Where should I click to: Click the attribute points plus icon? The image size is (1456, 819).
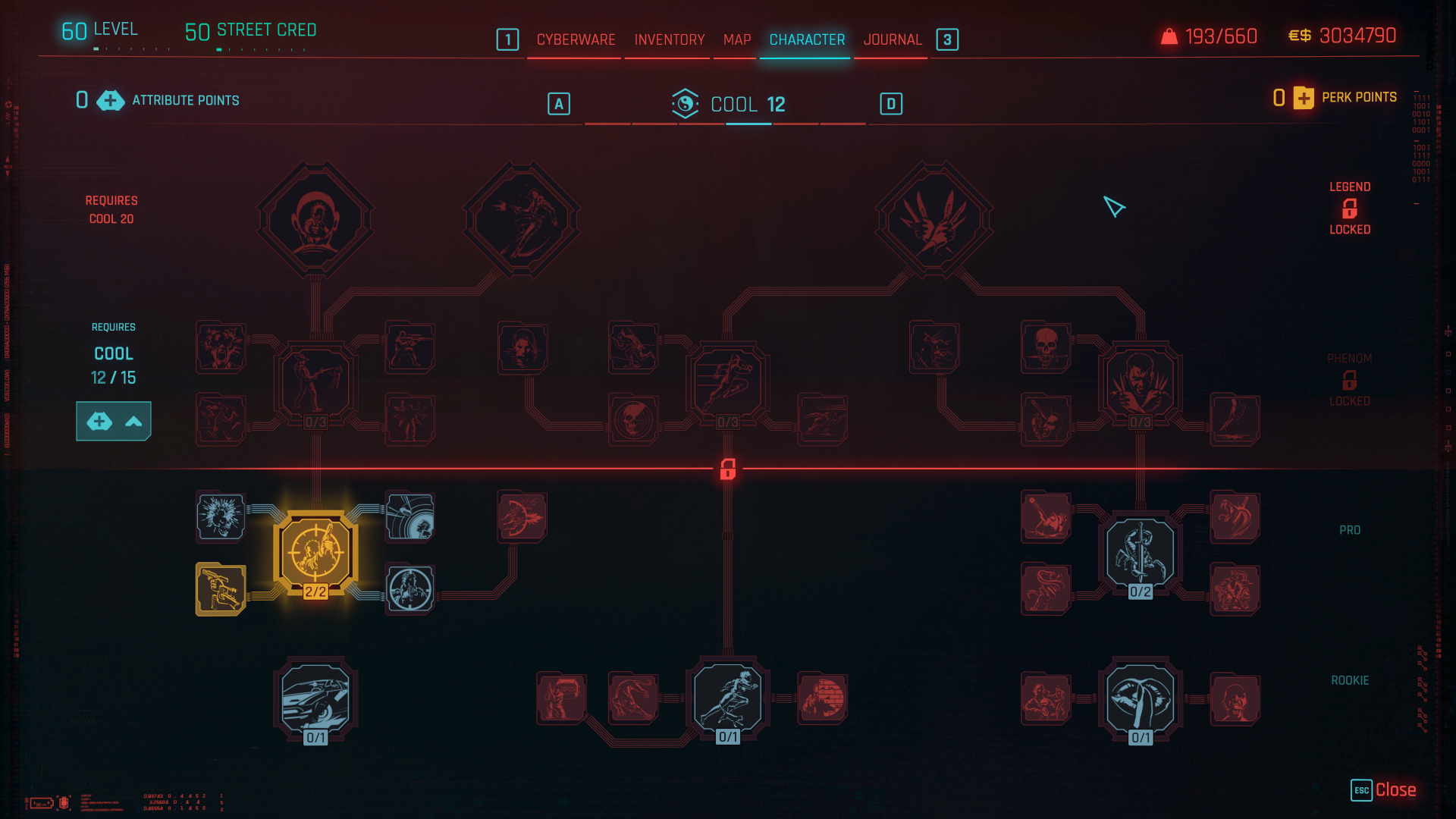[x=111, y=100]
